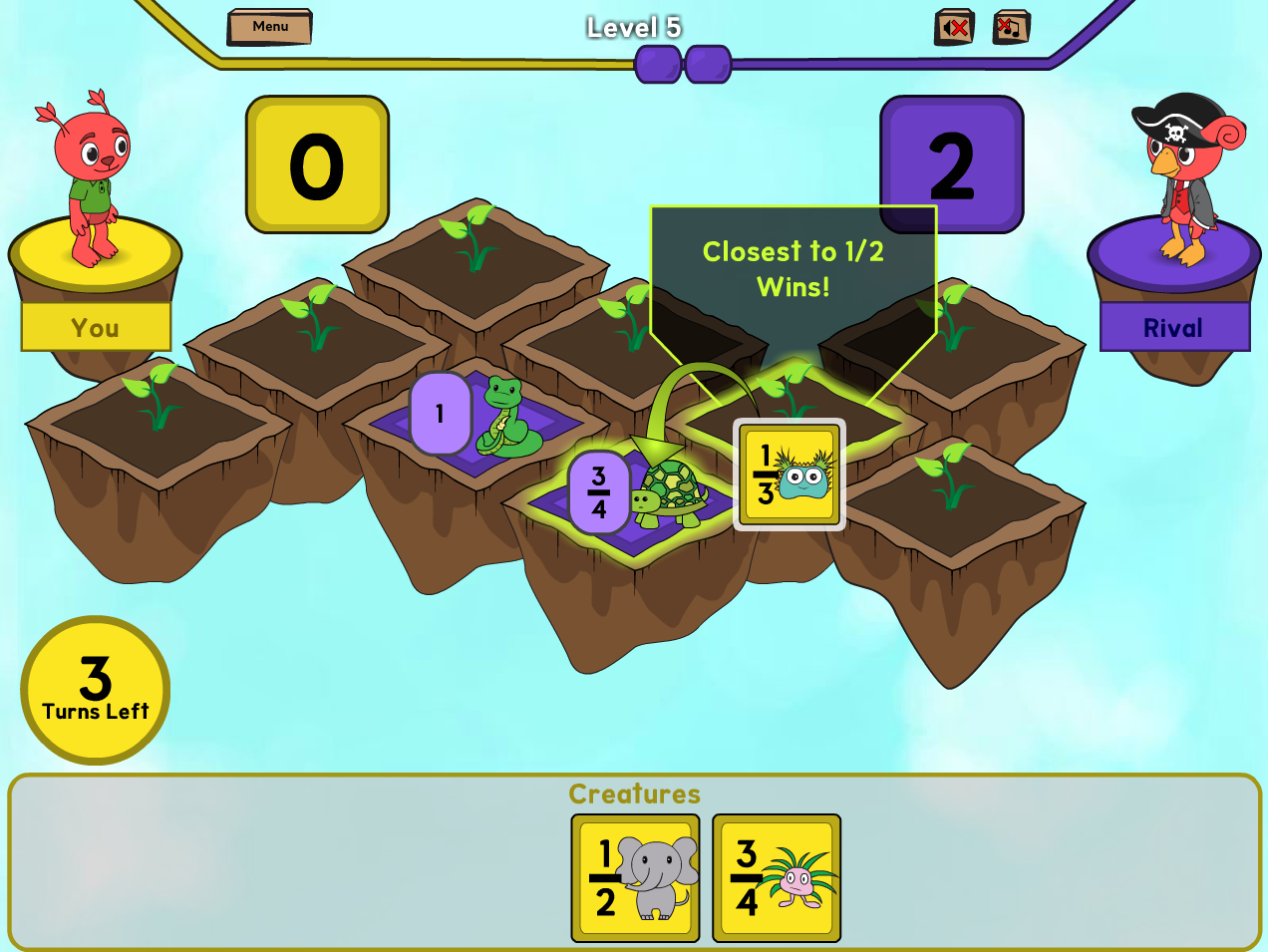Select the 1/2 elephant creature card

[x=636, y=877]
